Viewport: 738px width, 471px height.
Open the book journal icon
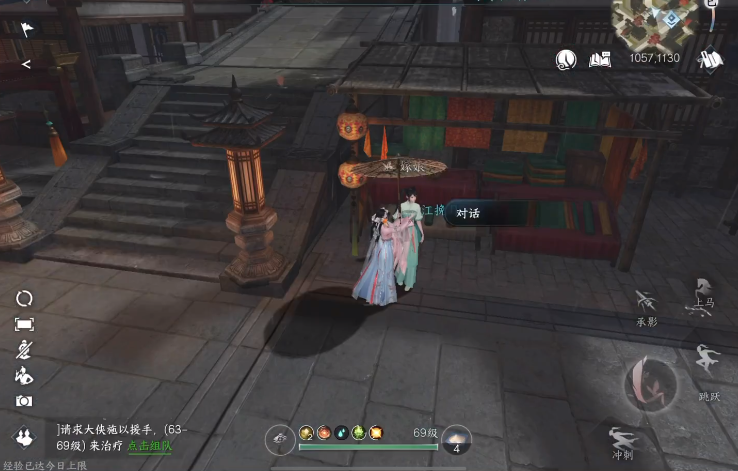(x=600, y=60)
